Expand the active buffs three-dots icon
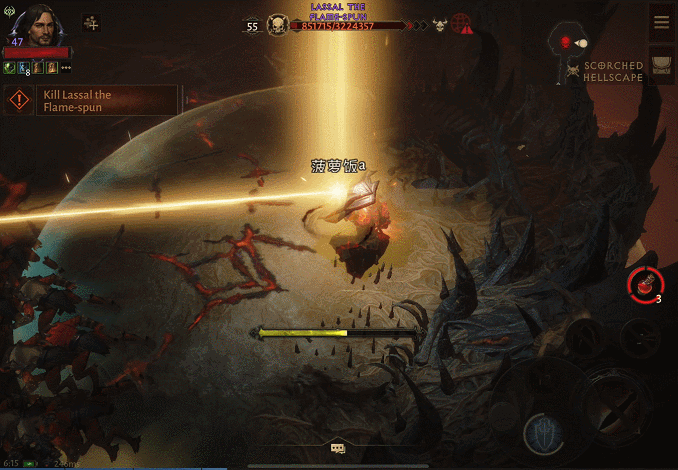This screenshot has width=678, height=470. (x=66, y=68)
